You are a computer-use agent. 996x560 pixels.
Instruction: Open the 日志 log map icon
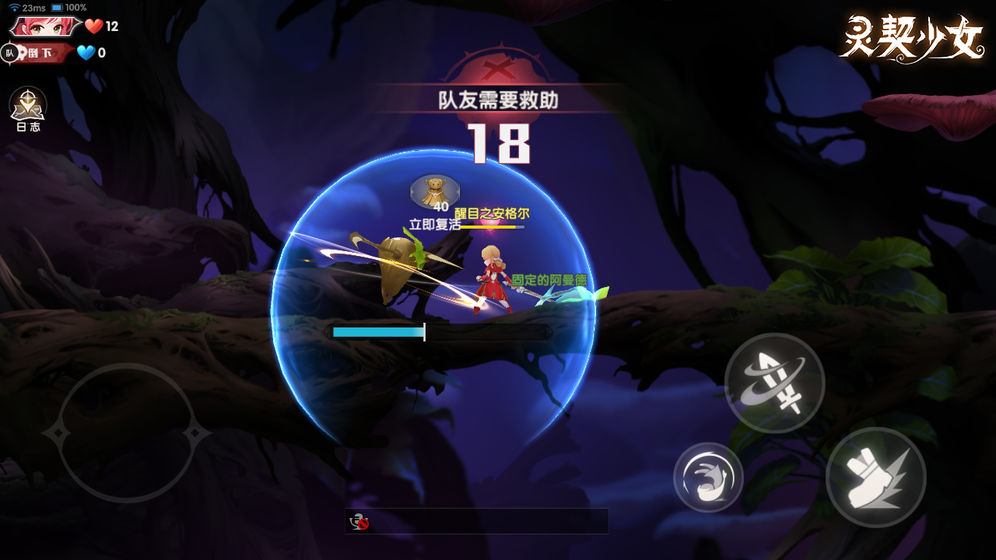click(27, 106)
